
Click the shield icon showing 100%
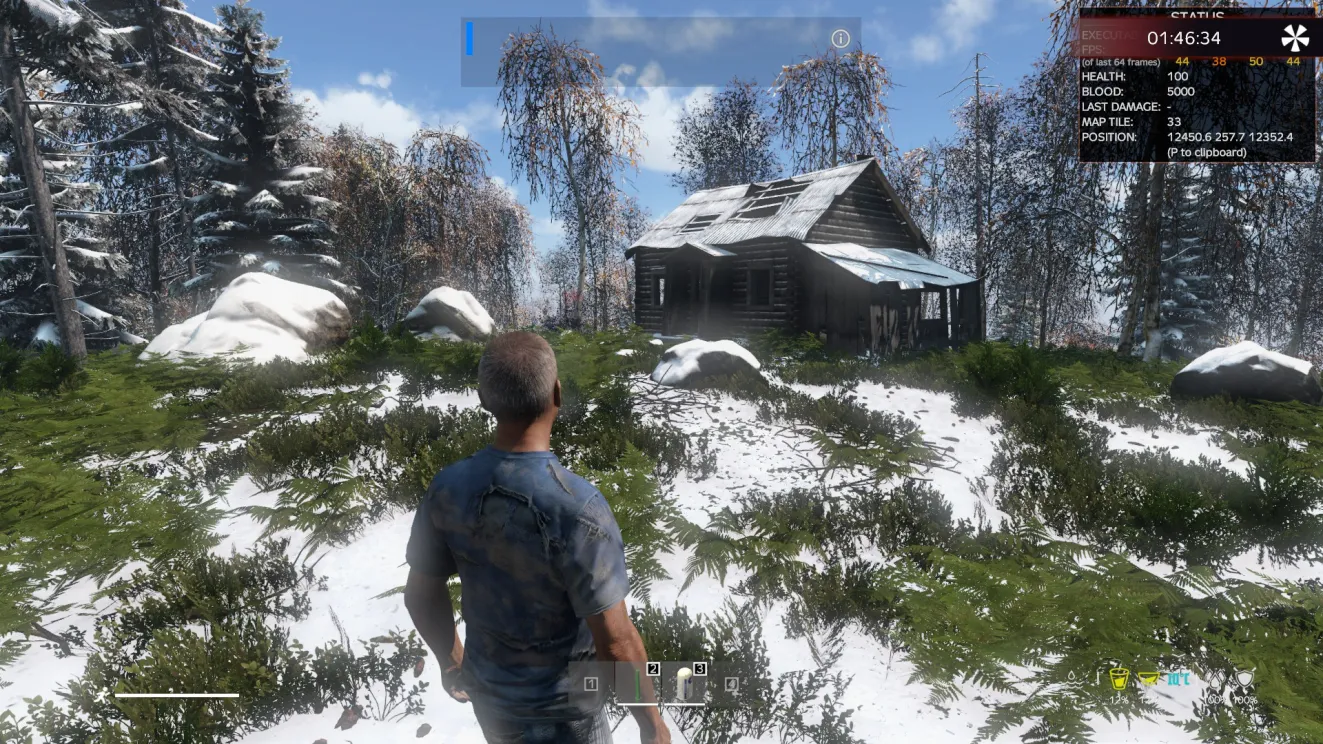pos(1246,680)
